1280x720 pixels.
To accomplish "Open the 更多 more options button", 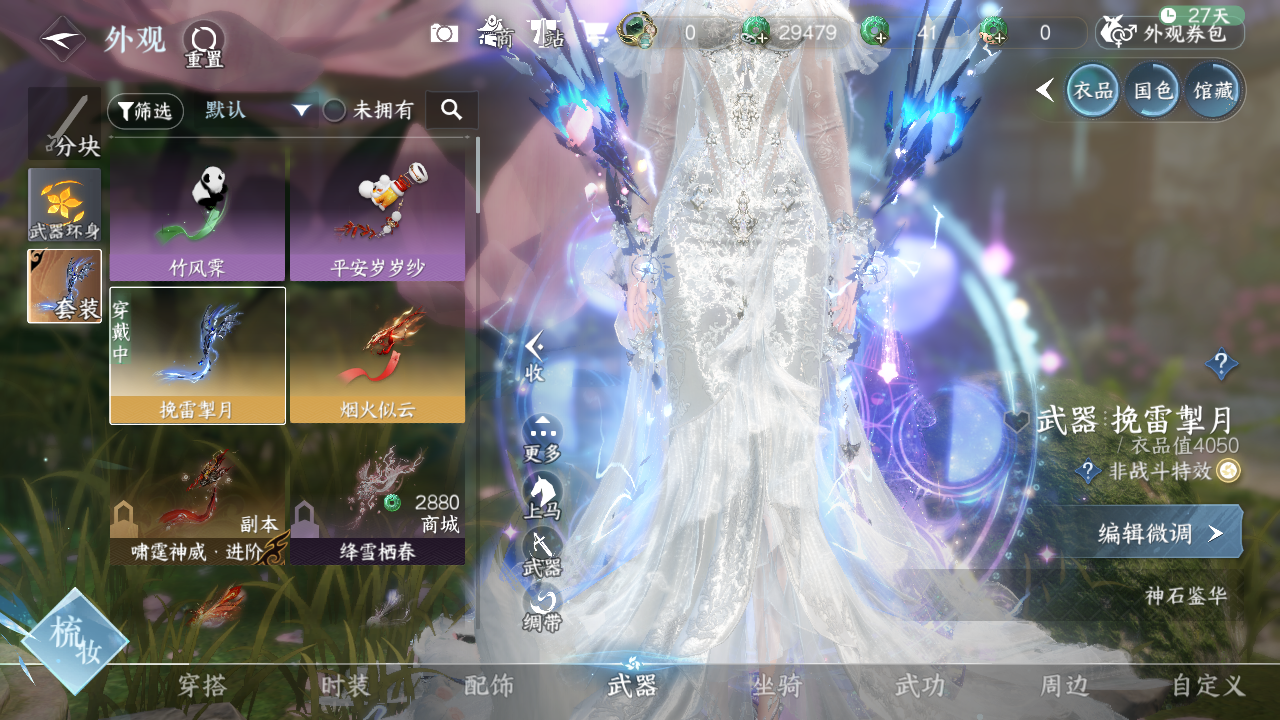I will pyautogui.click(x=542, y=438).
